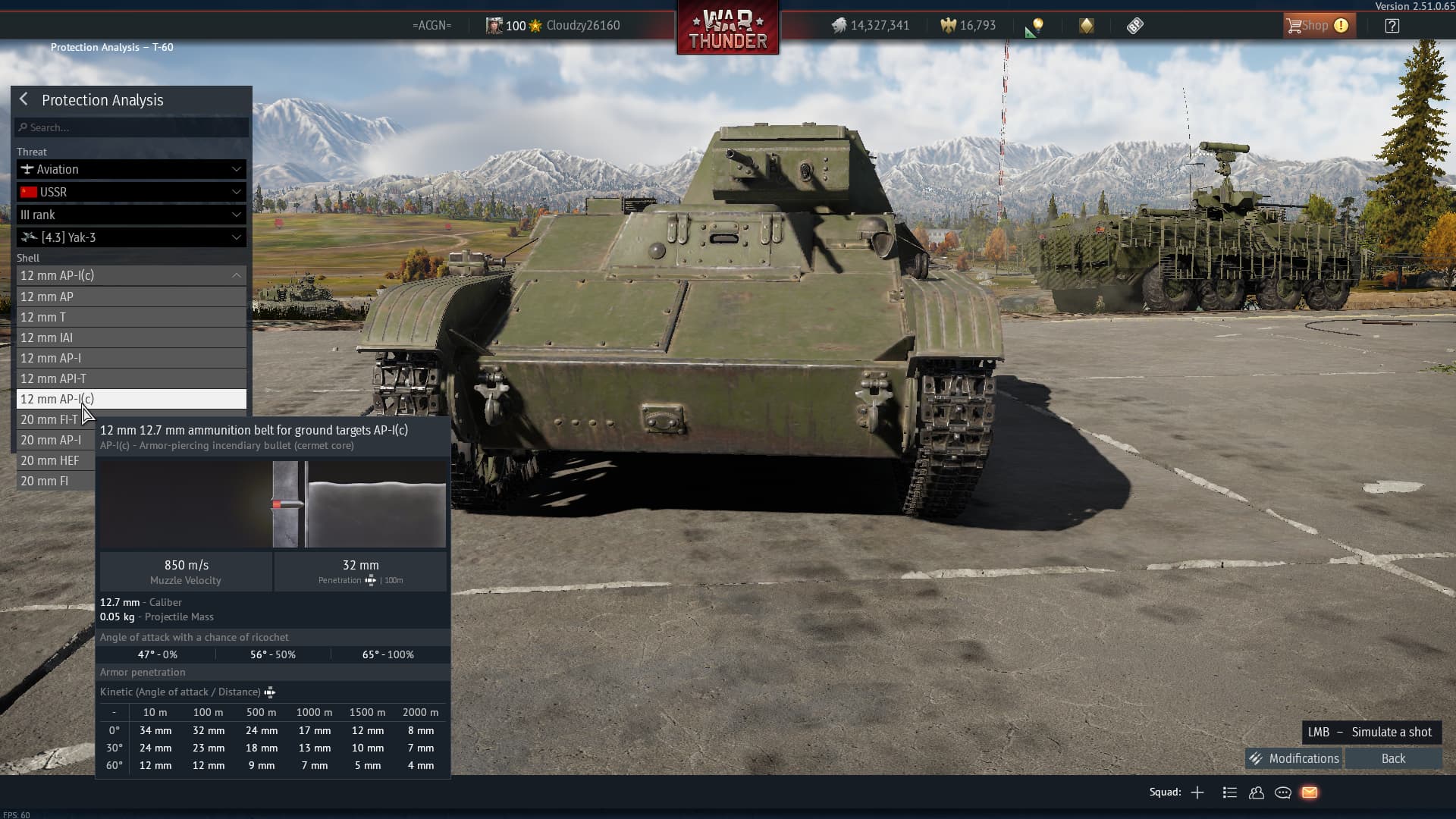Screen dimensions: 1456x819
Task: Open the mail envelope icon
Action: [1310, 792]
